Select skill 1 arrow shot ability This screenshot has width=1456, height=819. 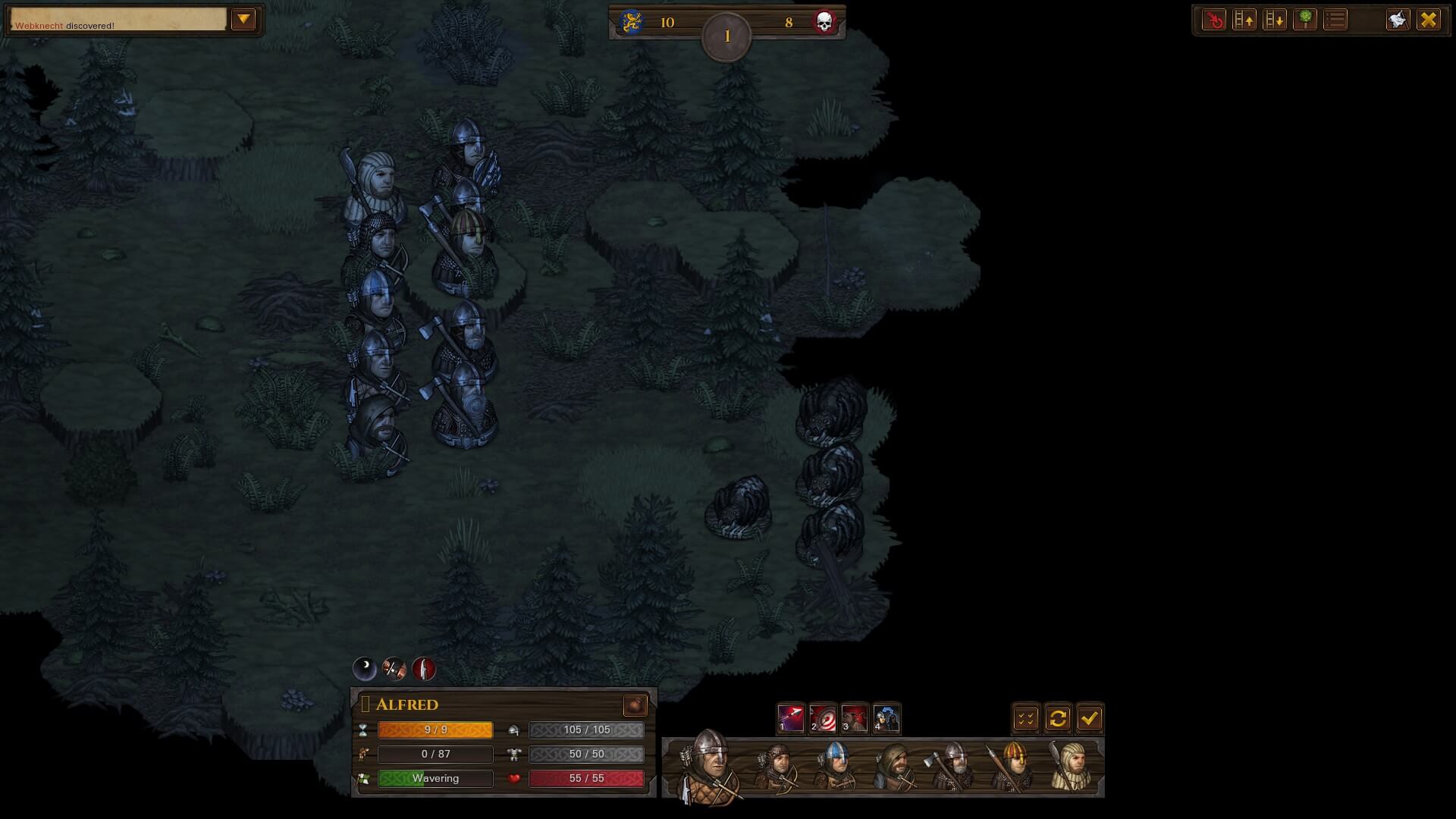[x=791, y=717]
